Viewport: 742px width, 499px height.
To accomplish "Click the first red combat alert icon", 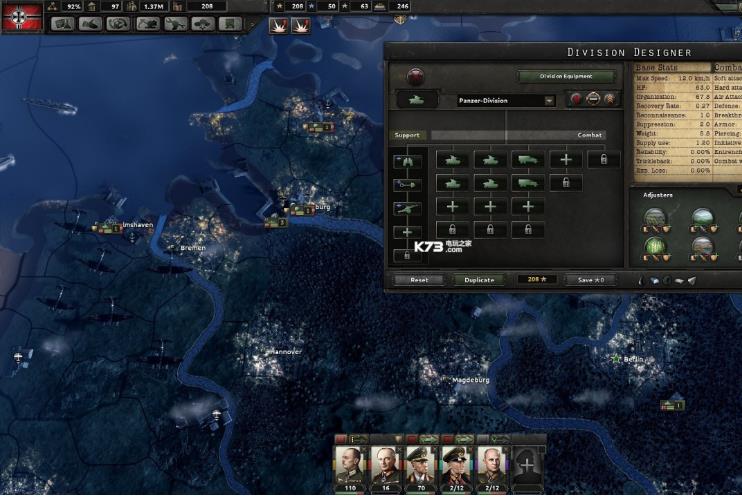I will click(x=276, y=26).
